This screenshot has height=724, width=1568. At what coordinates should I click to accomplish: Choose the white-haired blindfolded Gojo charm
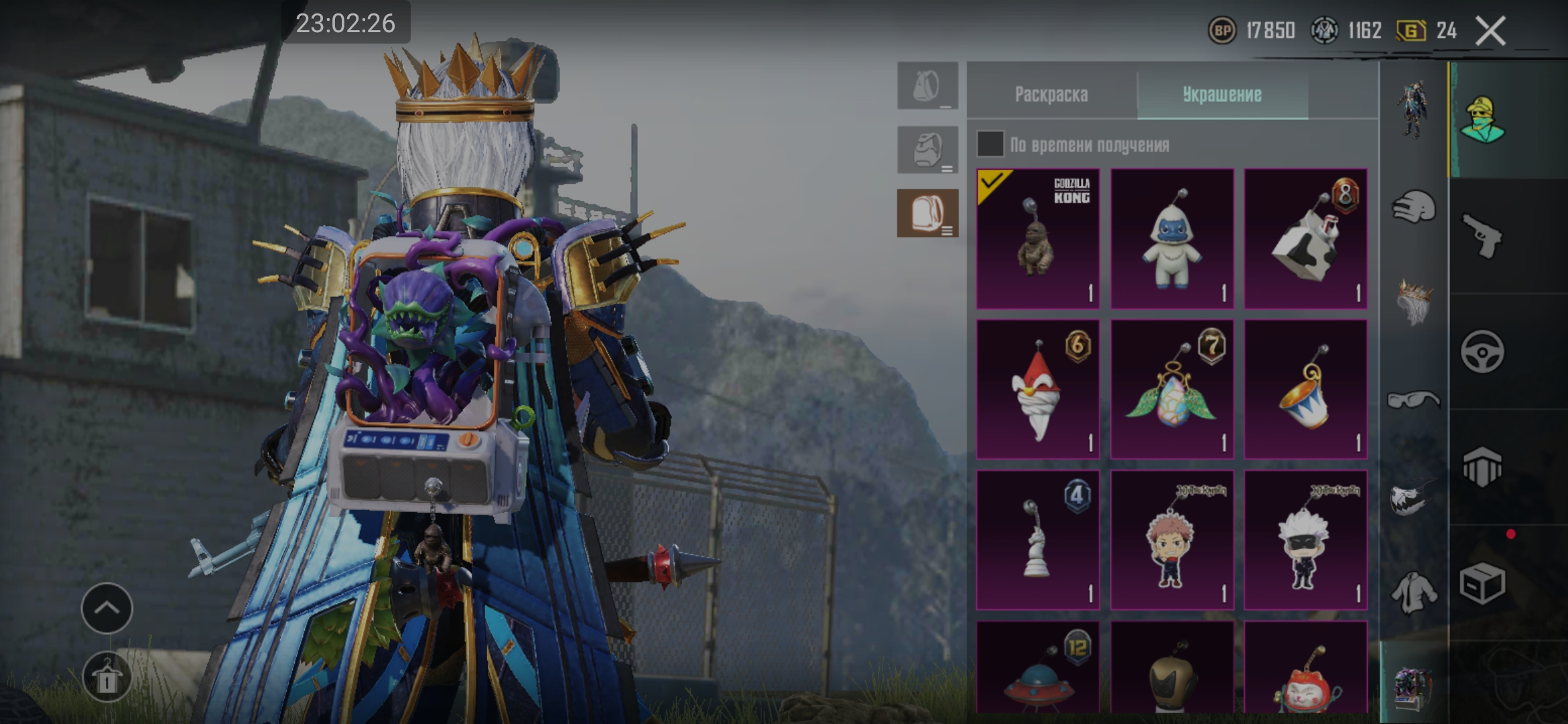coord(1305,540)
